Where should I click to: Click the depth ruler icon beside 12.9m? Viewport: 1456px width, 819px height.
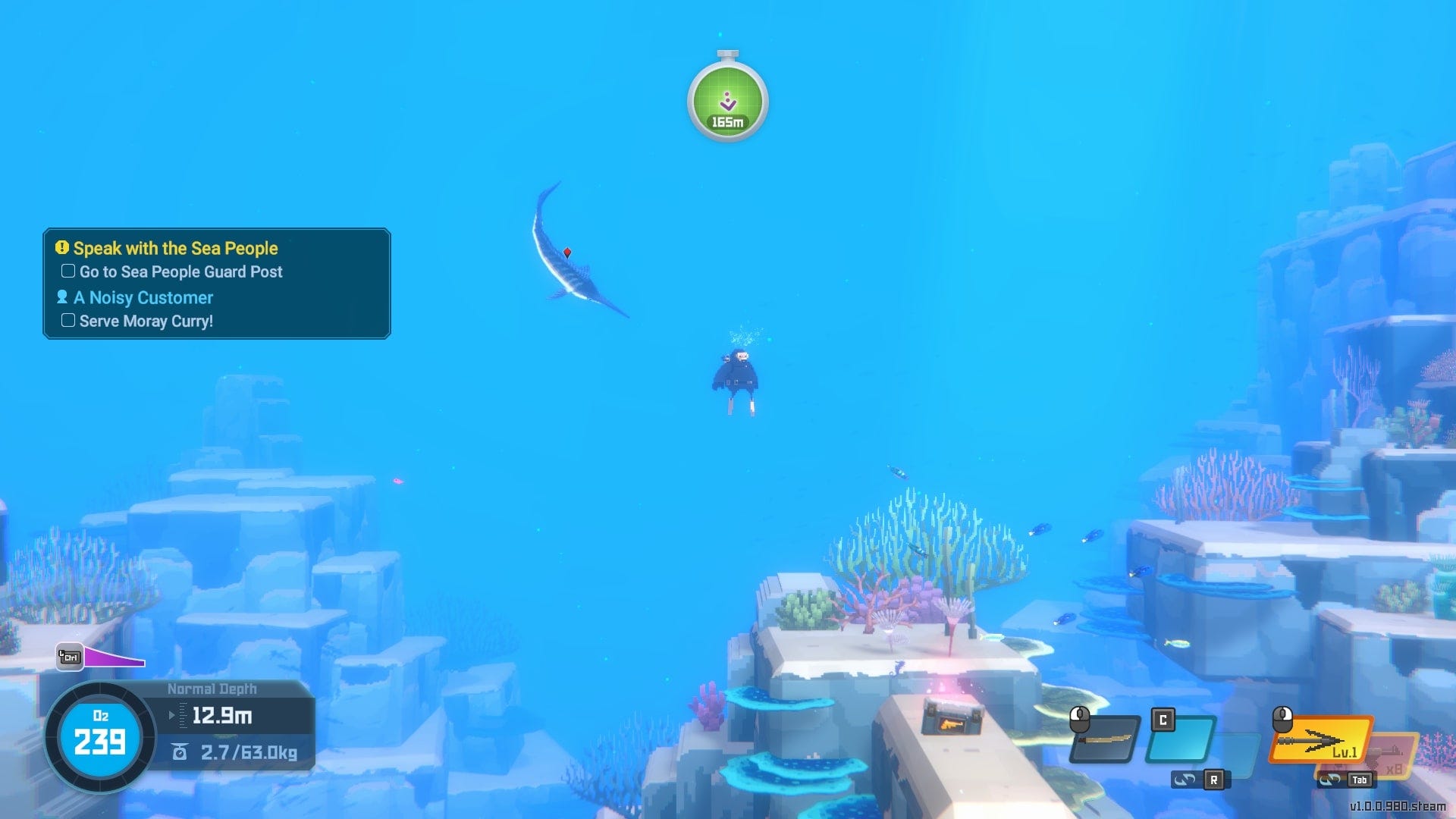[184, 715]
